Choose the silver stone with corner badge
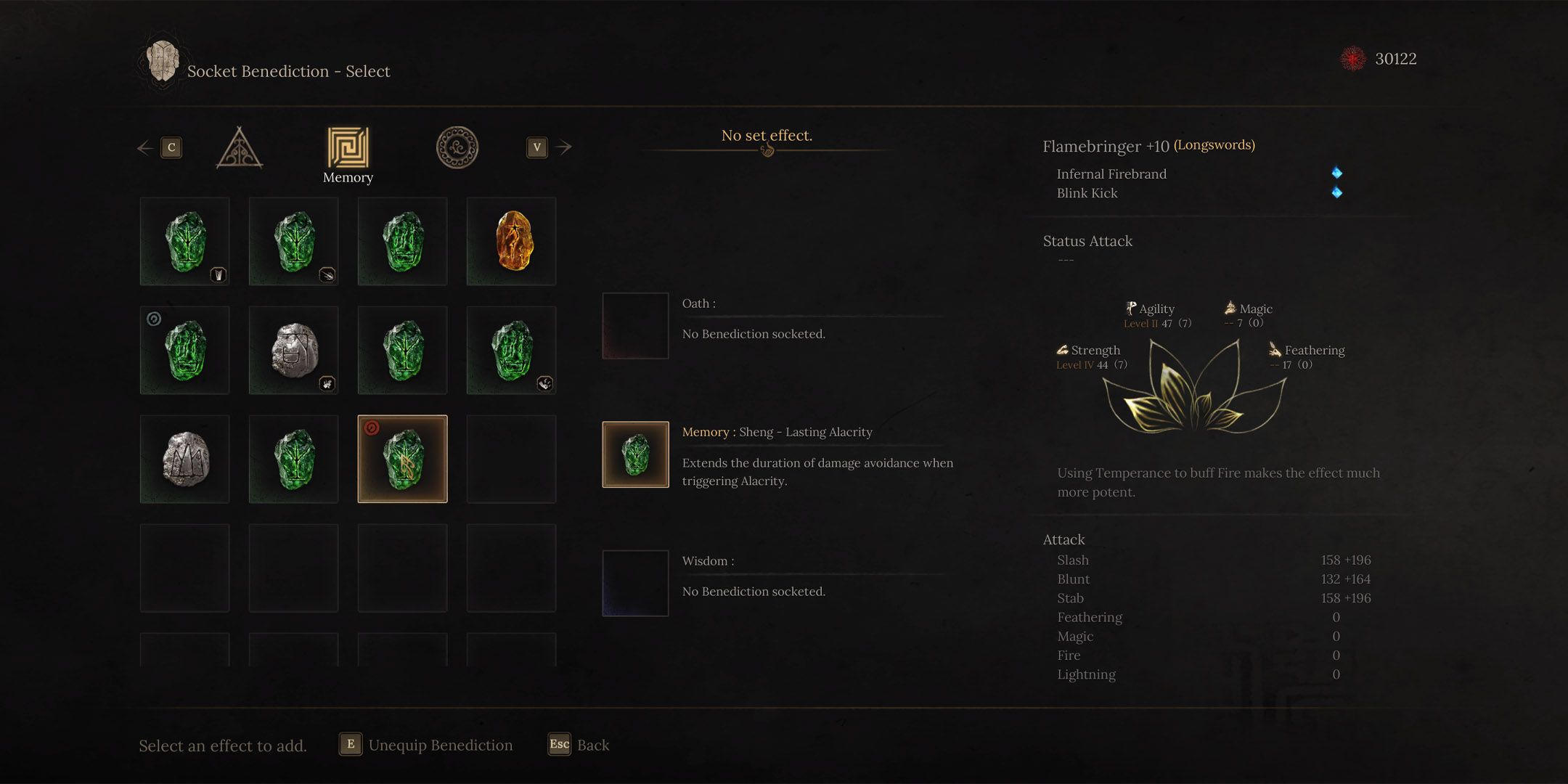 [x=294, y=351]
